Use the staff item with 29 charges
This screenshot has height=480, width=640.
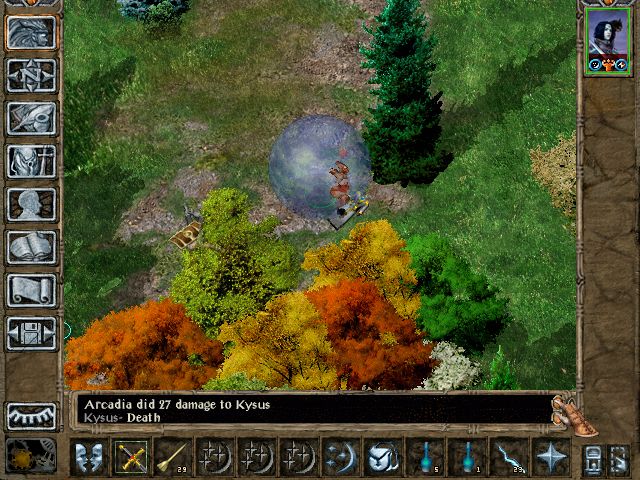[173, 458]
